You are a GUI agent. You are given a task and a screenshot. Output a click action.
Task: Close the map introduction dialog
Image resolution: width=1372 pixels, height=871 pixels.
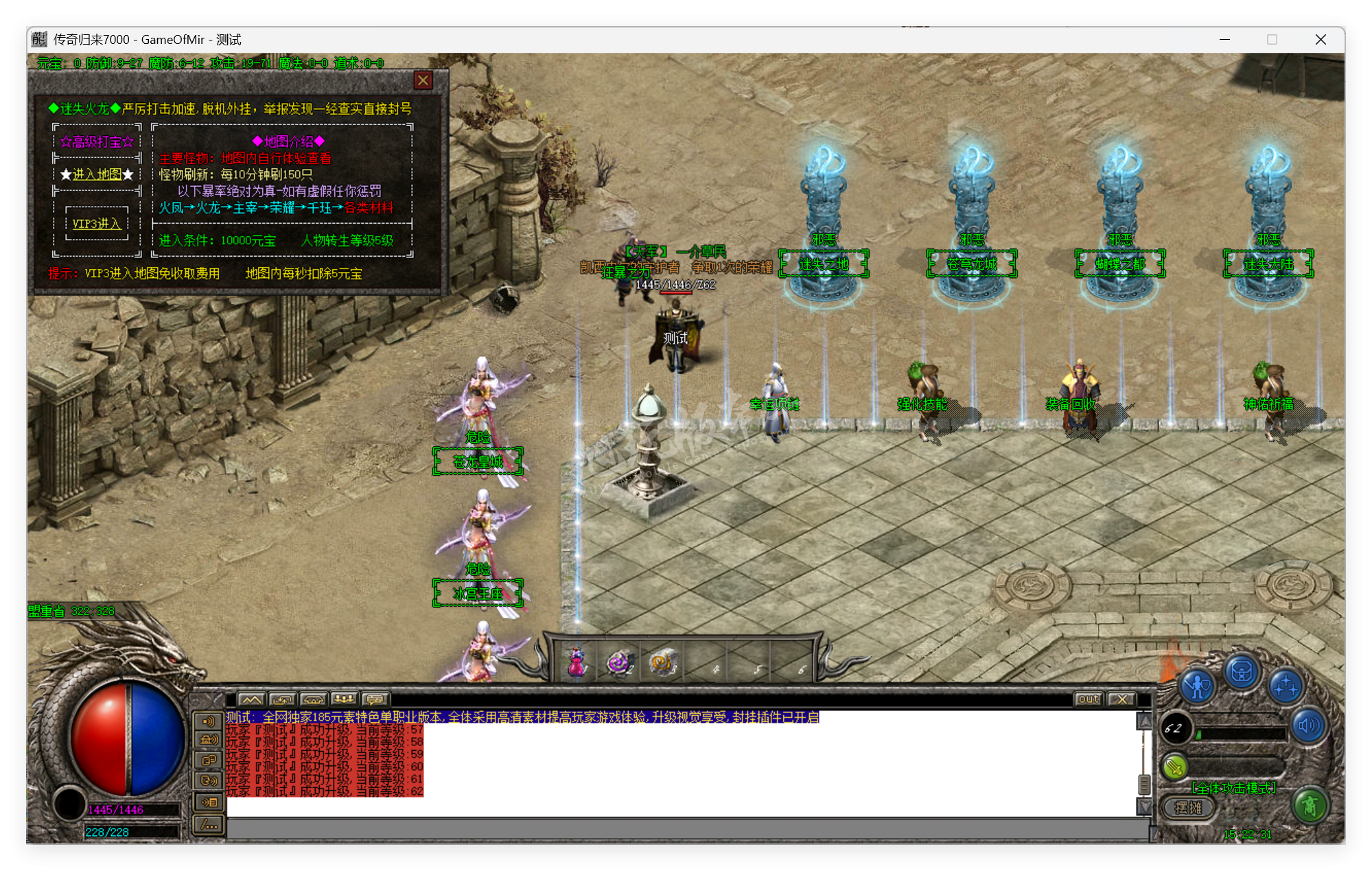point(423,80)
